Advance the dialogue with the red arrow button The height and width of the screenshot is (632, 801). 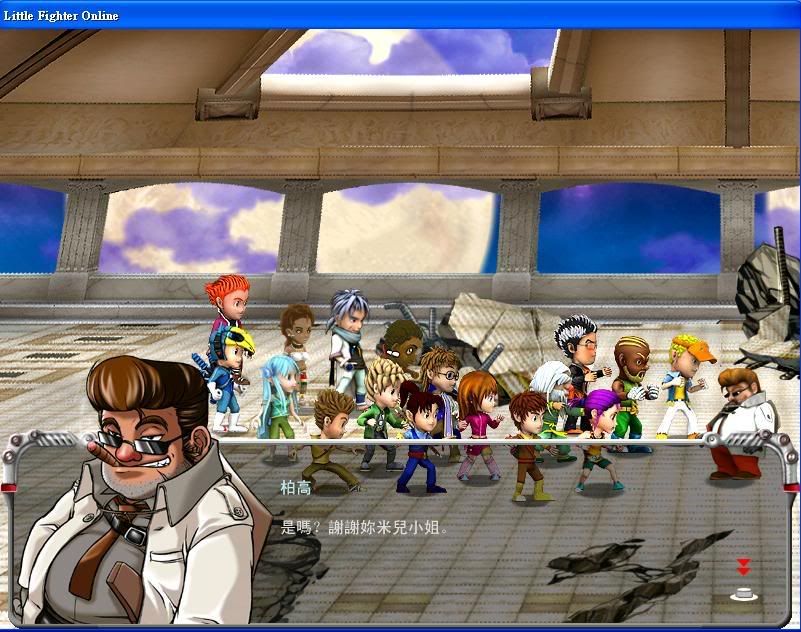click(742, 568)
